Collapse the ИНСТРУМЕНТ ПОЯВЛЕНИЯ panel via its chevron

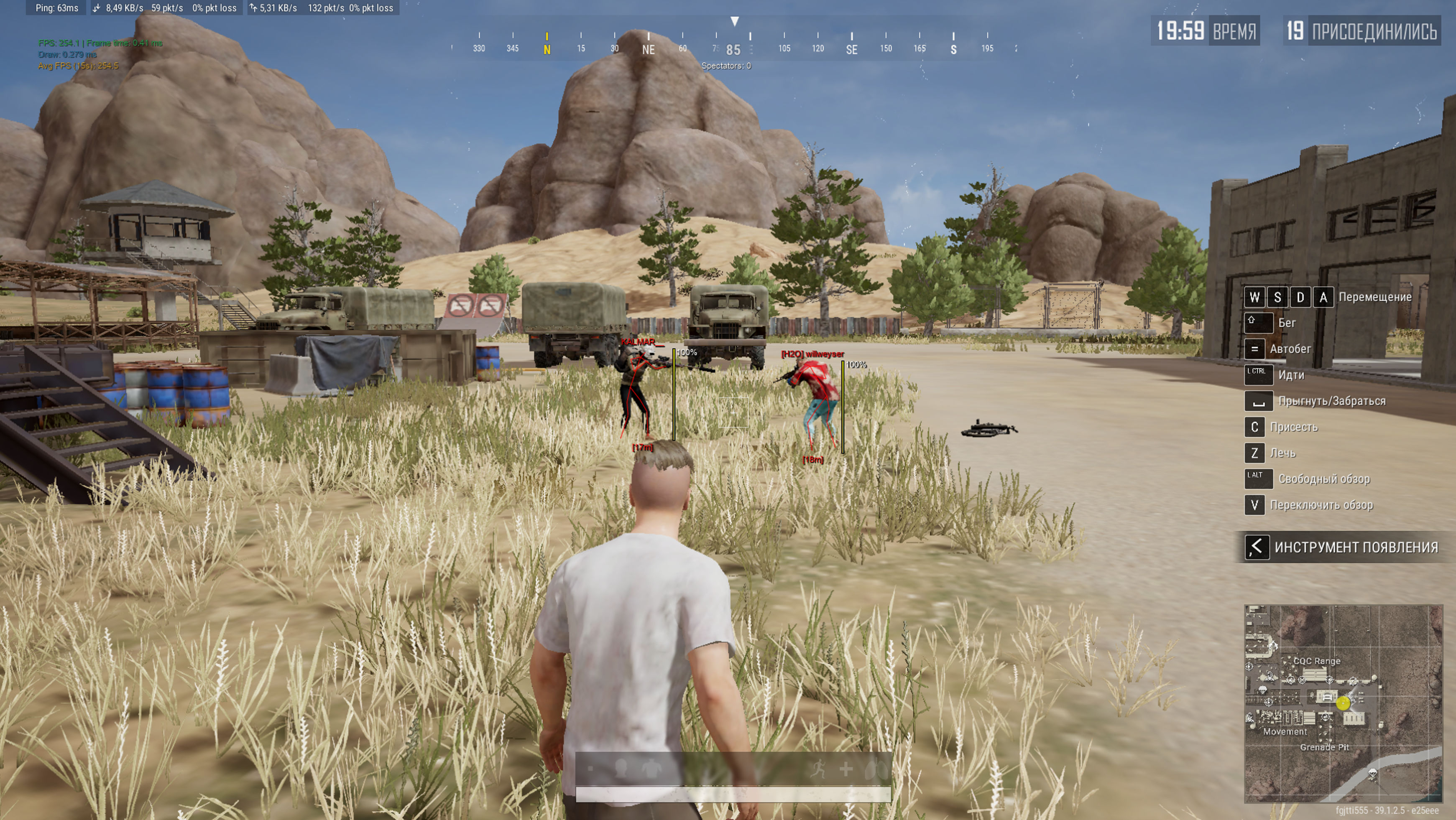[x=1257, y=548]
